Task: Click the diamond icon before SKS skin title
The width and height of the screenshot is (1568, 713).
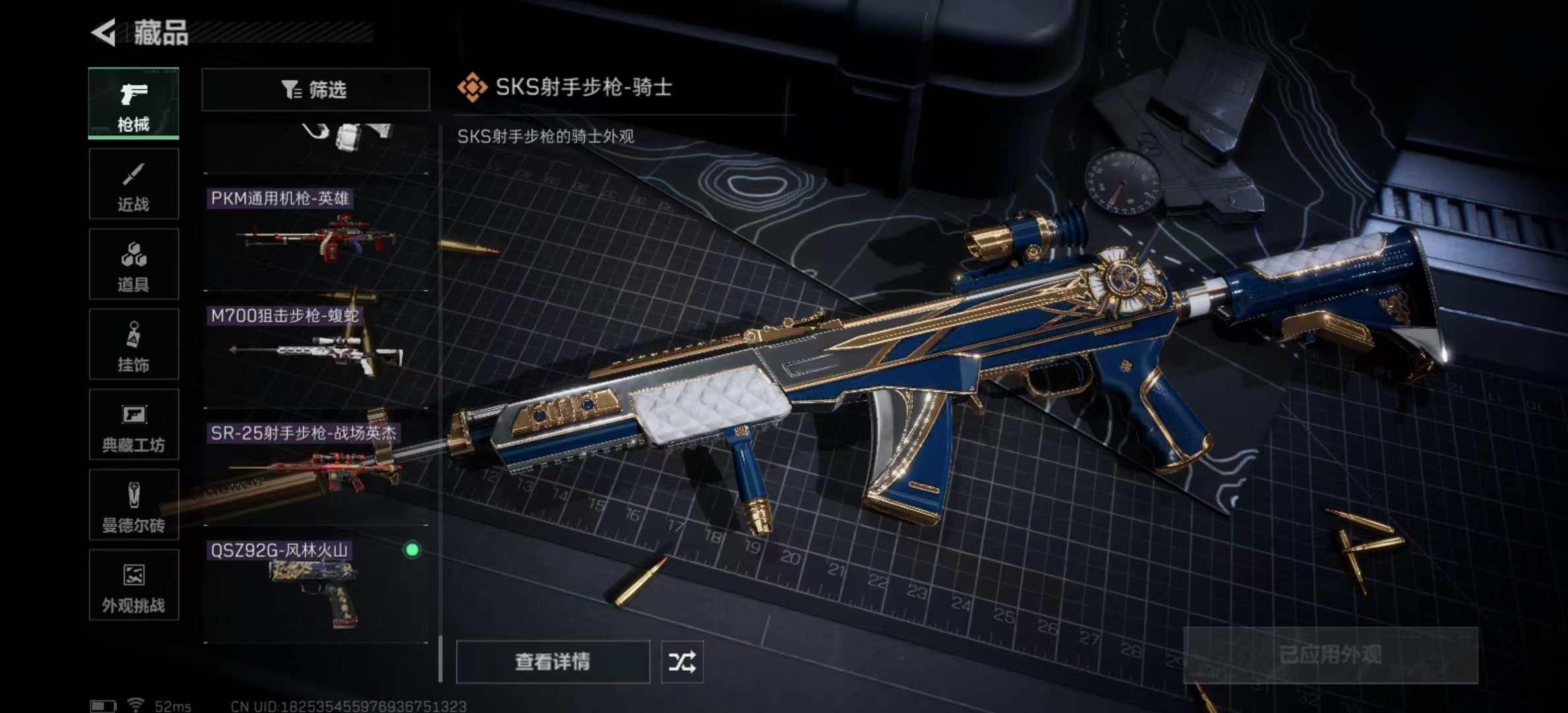Action: click(x=471, y=86)
